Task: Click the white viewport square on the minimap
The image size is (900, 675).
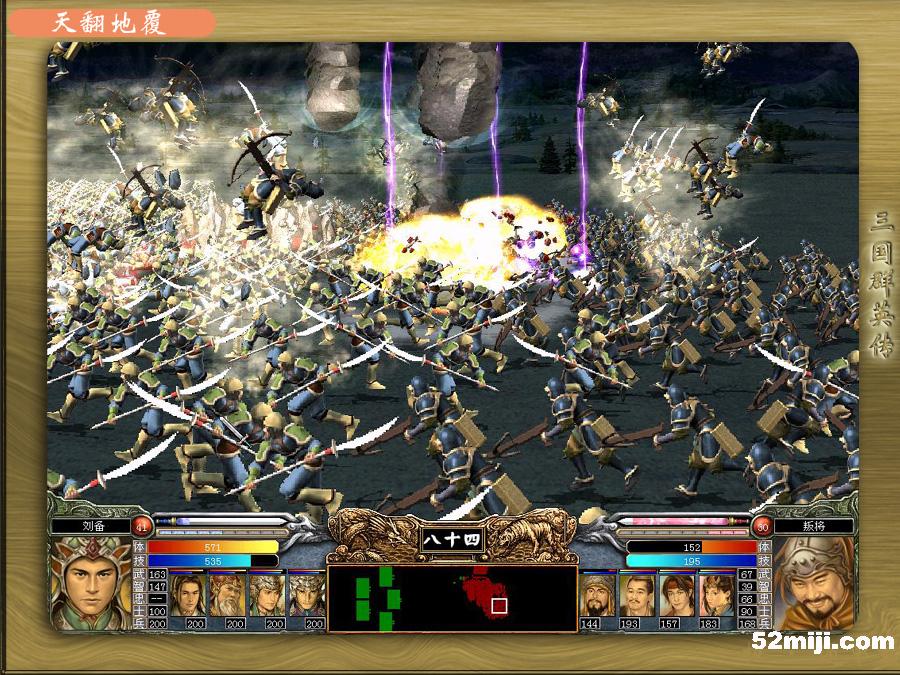Action: [x=499, y=605]
